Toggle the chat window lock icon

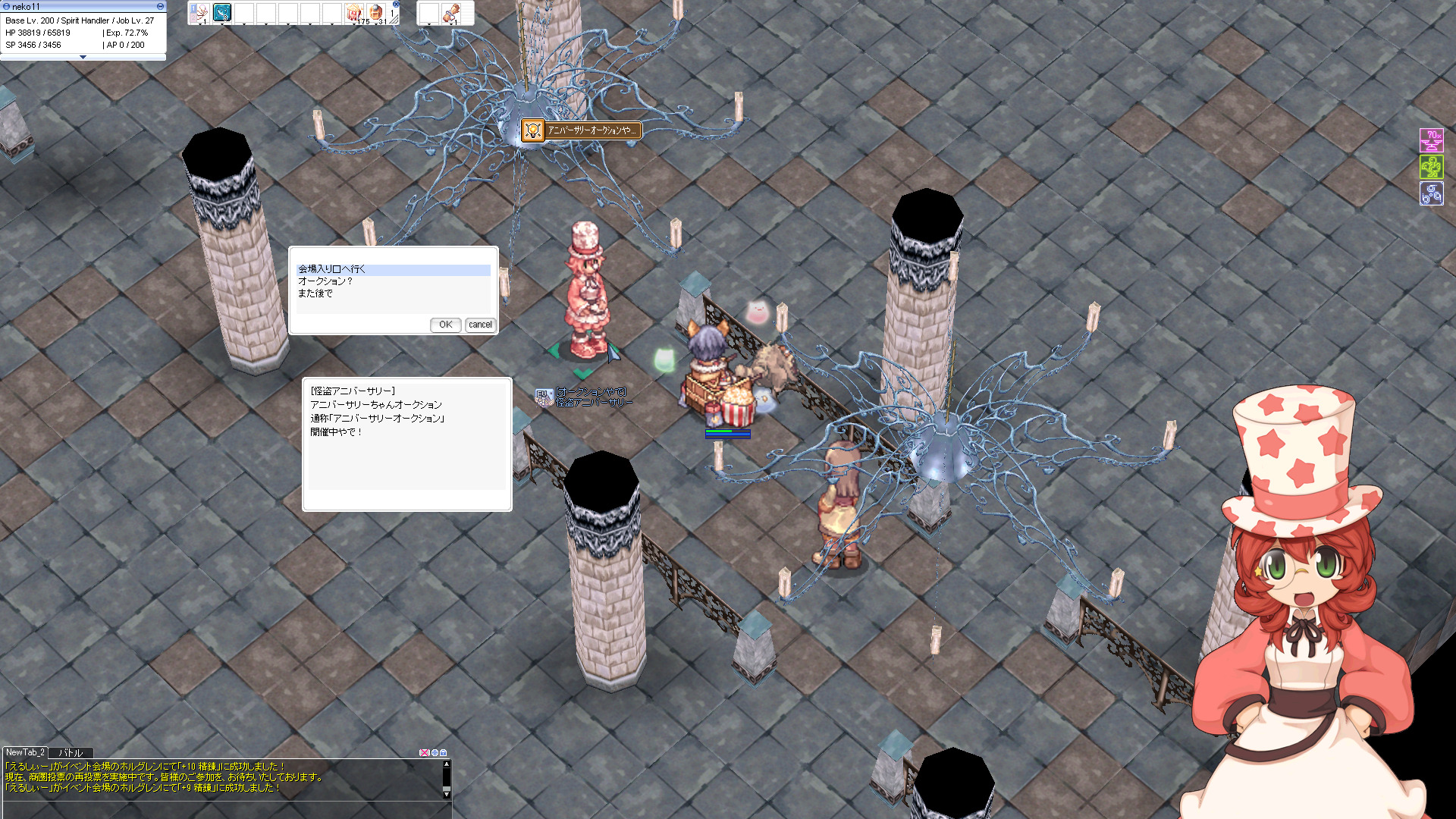444,753
